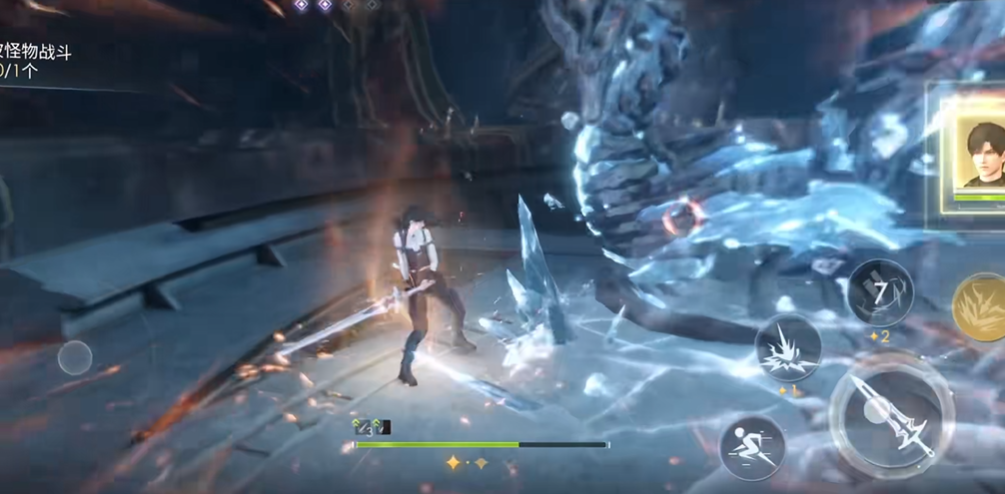Use the ground burst skill
Image resolution: width=1005 pixels, height=494 pixels.
click(x=789, y=348)
